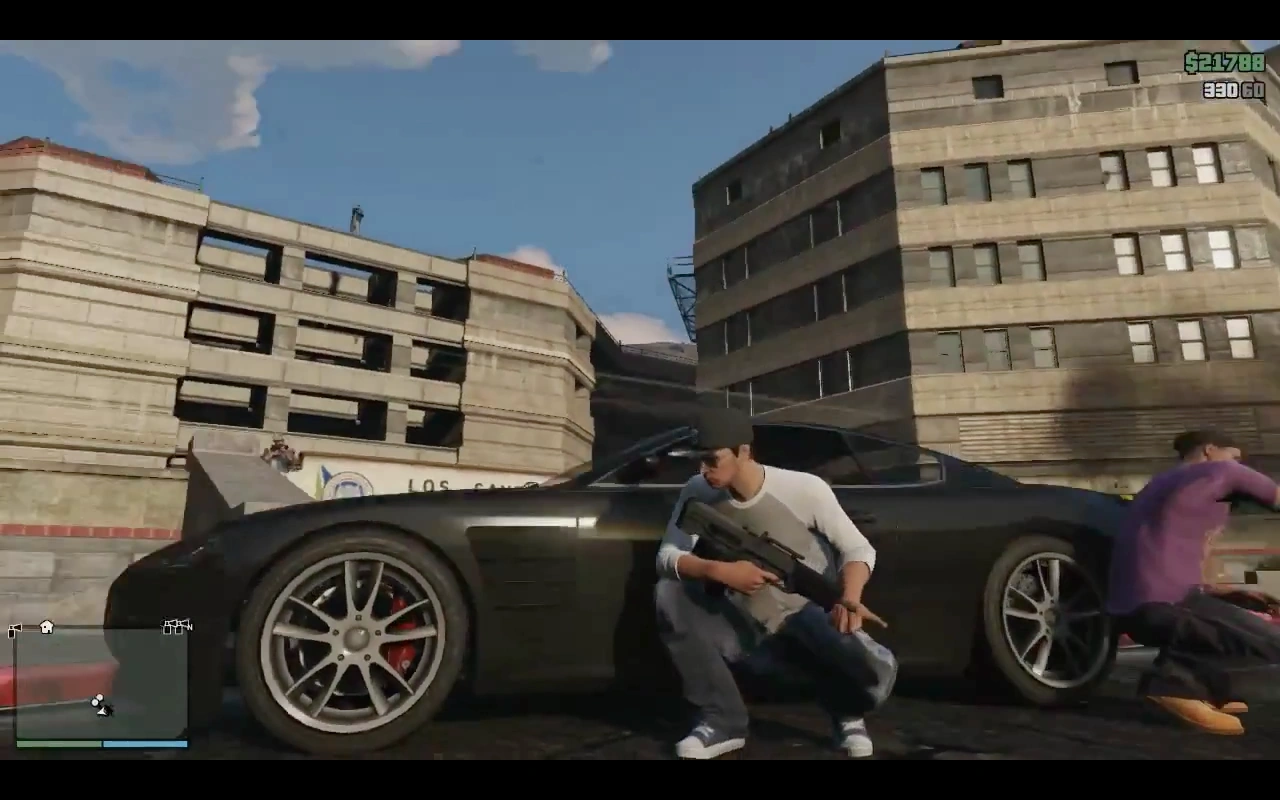Click the green health bar below the minimap
The image size is (1280, 800).
point(58,744)
